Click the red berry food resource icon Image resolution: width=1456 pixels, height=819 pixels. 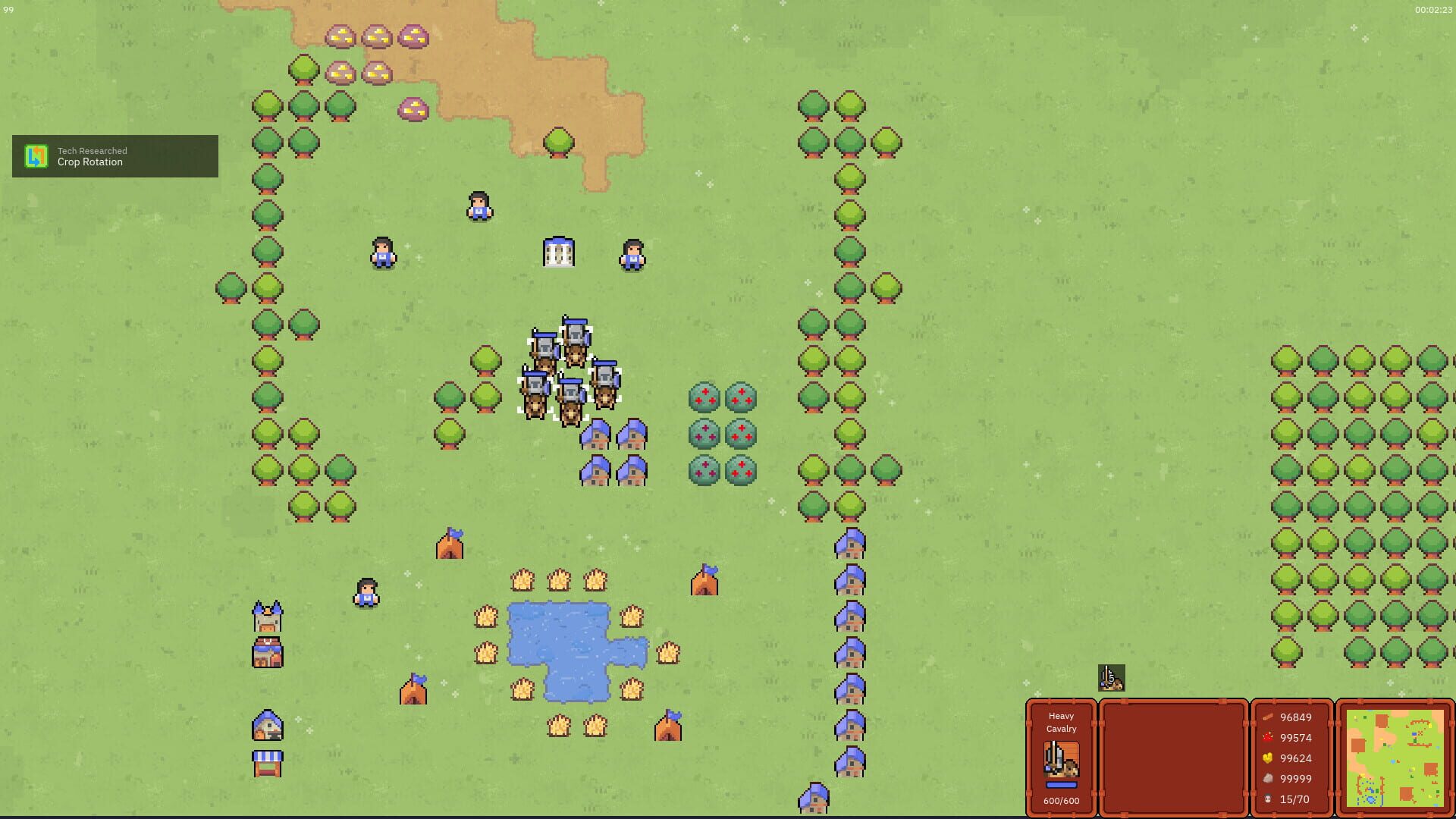1269,737
